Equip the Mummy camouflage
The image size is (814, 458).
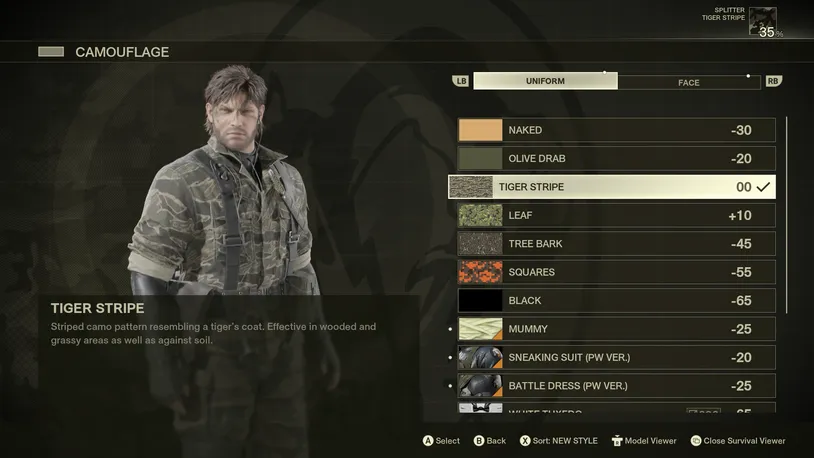(x=616, y=329)
